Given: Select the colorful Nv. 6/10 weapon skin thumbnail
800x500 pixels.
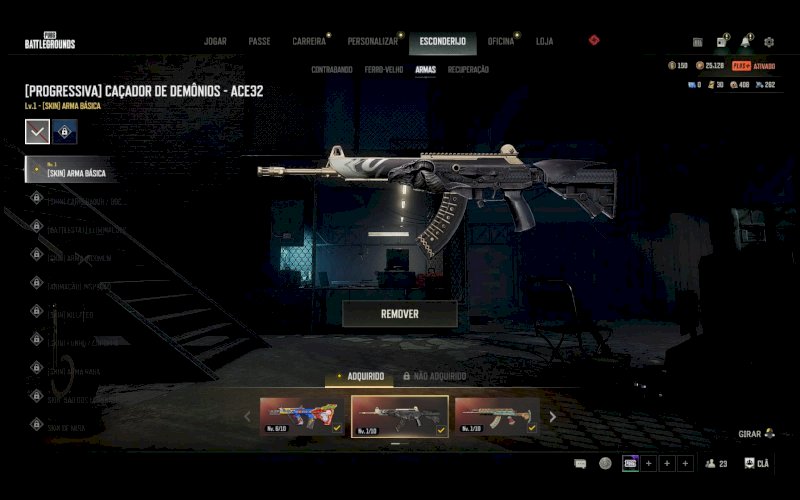Looking at the screenshot, I should click(x=302, y=416).
